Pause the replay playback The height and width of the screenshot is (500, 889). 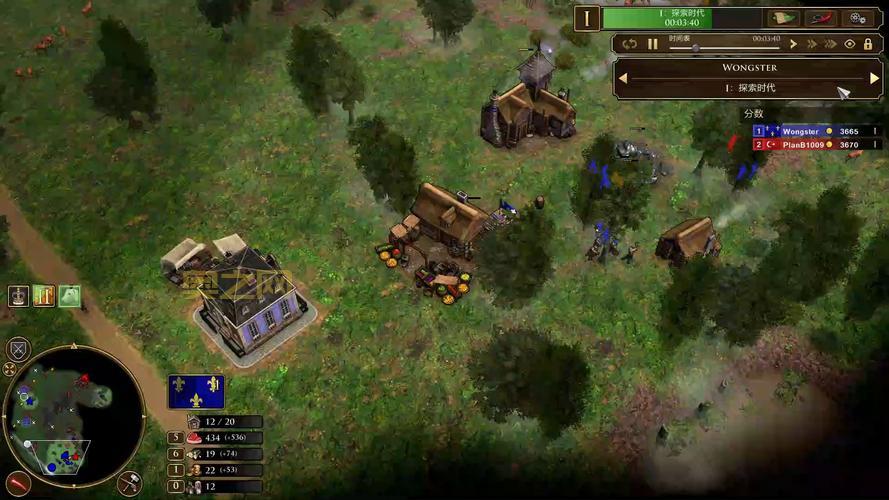tap(653, 44)
